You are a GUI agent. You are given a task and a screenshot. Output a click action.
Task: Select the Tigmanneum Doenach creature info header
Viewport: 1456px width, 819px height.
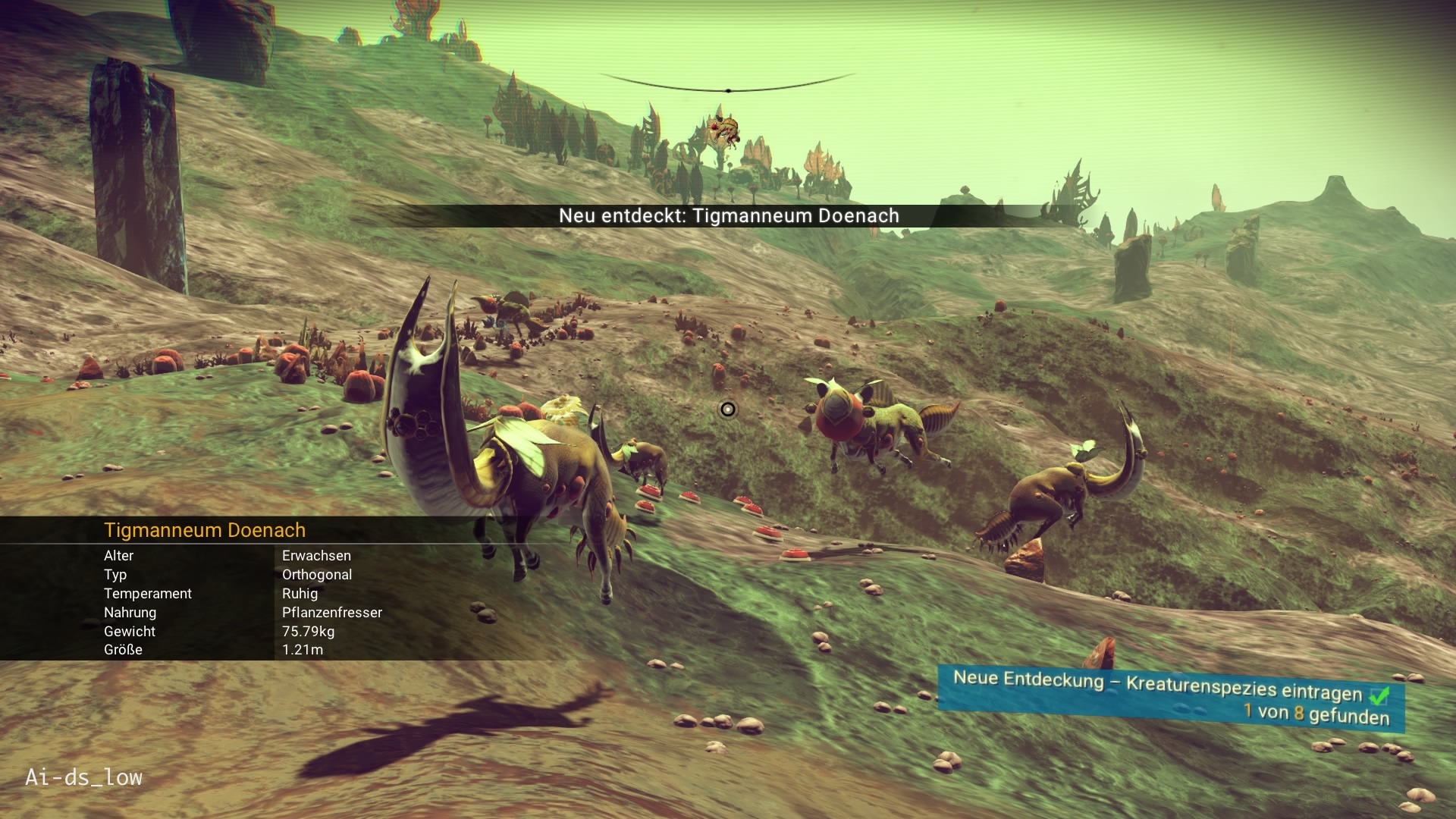(x=205, y=530)
